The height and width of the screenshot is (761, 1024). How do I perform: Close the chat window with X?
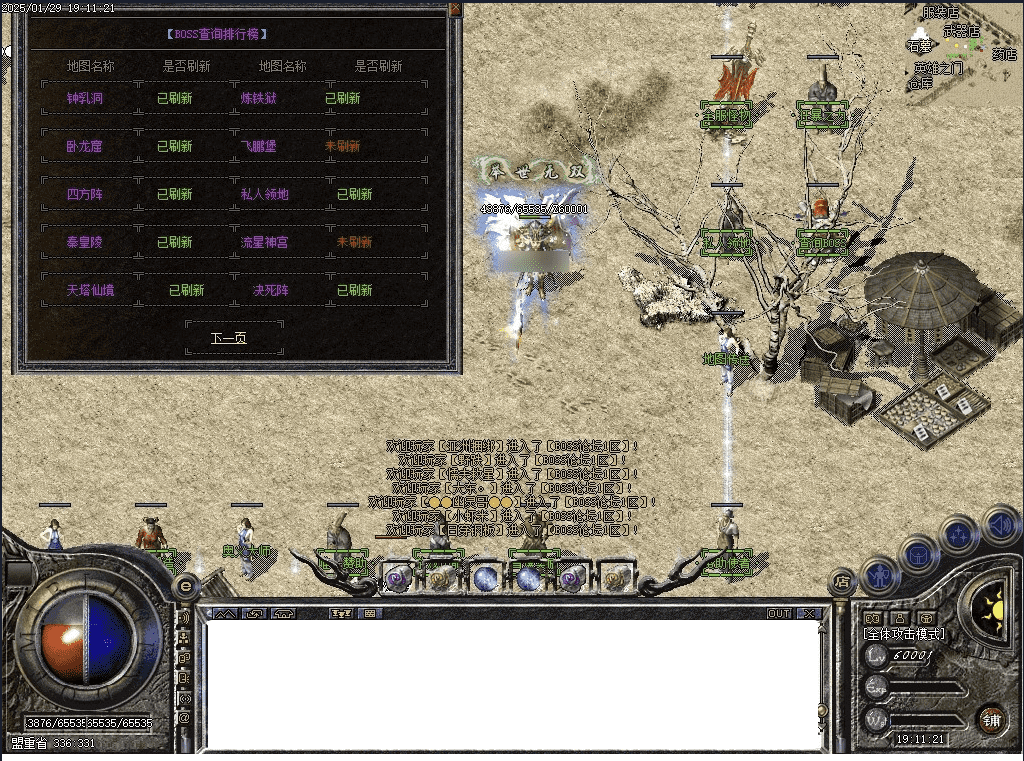tap(809, 613)
